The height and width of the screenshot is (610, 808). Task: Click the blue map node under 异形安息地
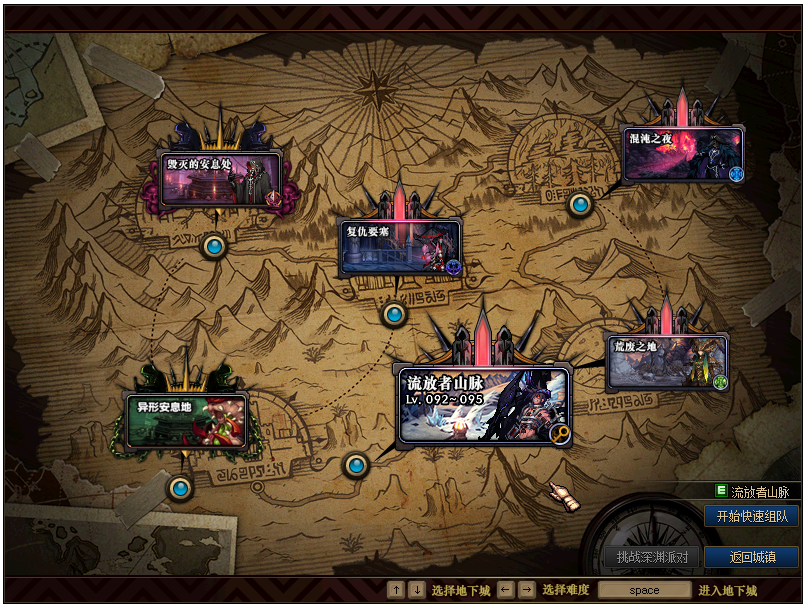point(180,488)
